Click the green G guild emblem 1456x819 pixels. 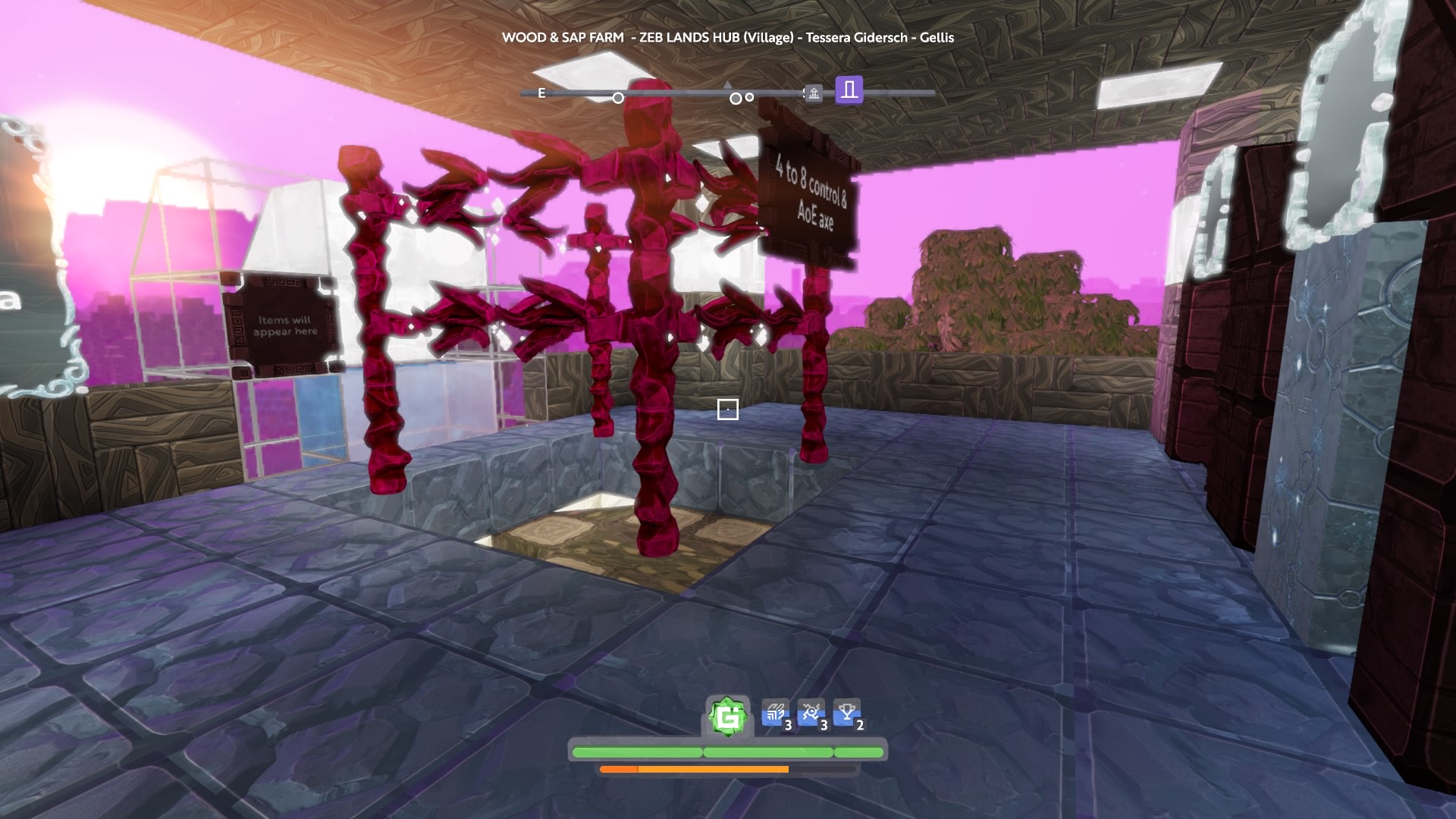point(728,717)
